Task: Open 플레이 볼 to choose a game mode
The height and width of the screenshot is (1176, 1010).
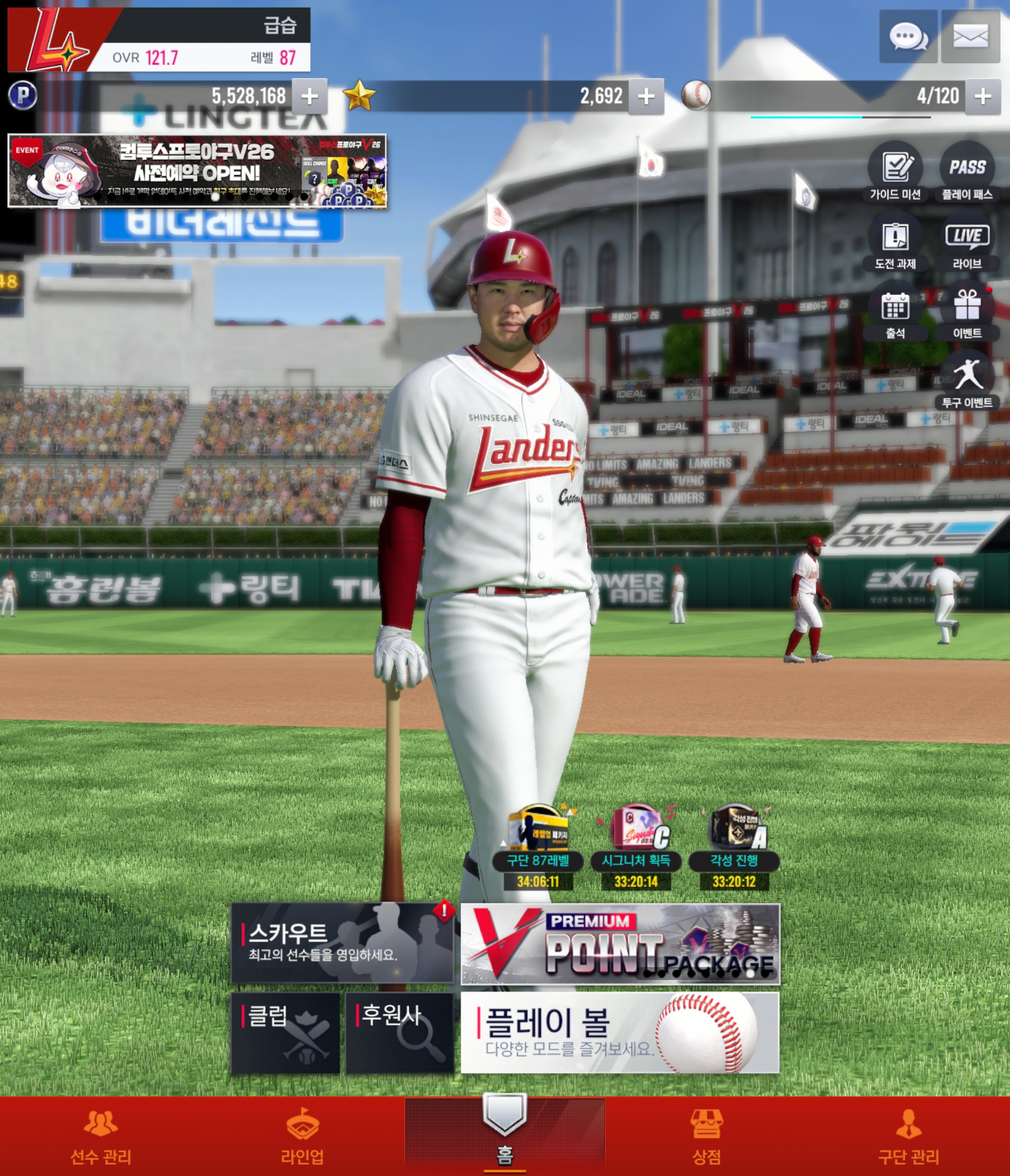Action: point(620,1032)
